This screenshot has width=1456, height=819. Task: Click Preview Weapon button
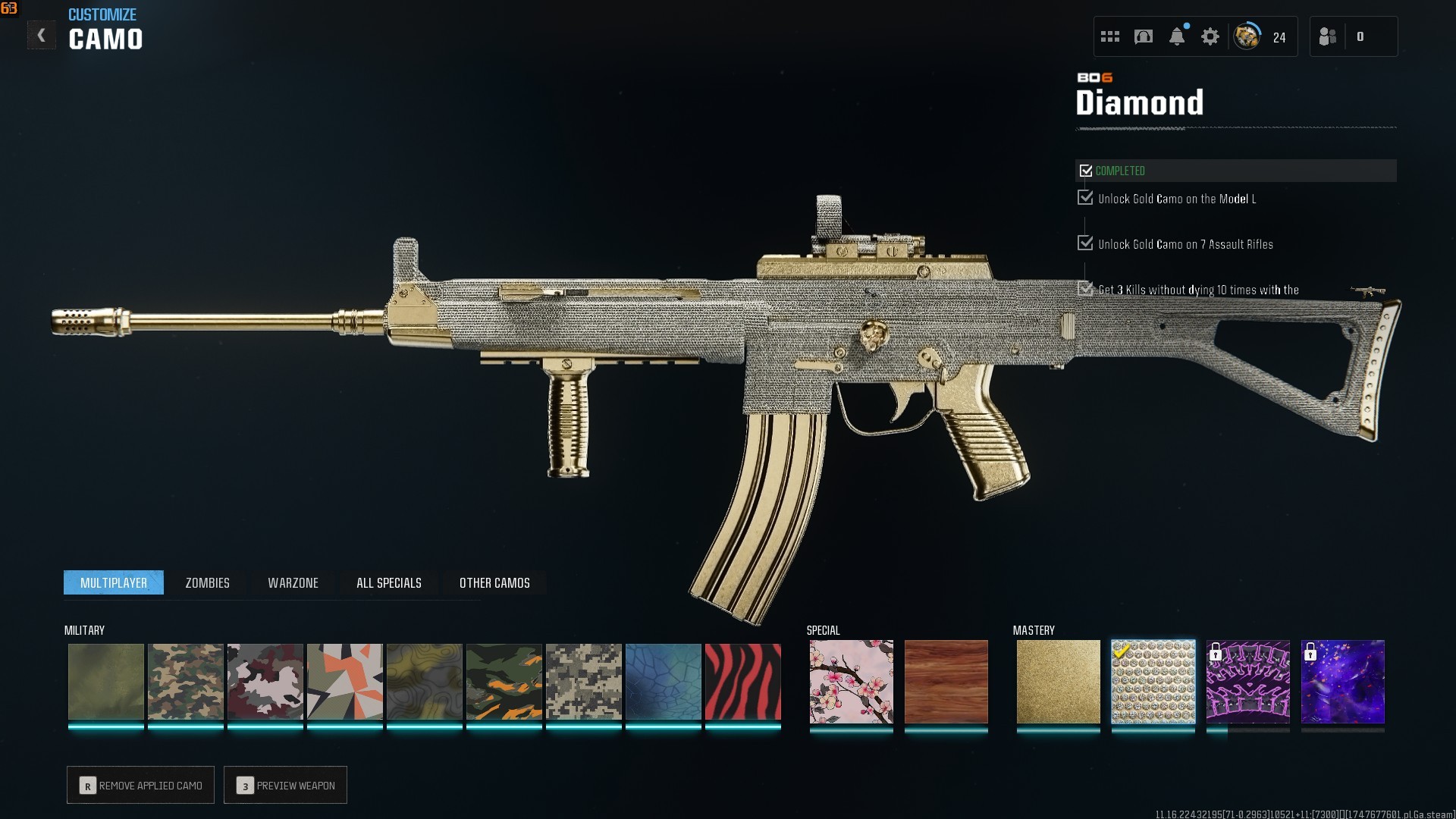point(286,786)
